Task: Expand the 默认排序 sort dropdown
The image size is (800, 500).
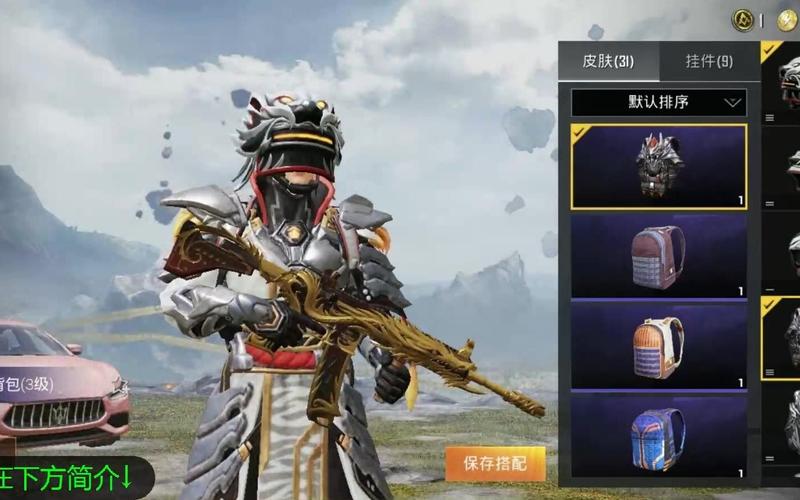Action: pyautogui.click(x=659, y=102)
